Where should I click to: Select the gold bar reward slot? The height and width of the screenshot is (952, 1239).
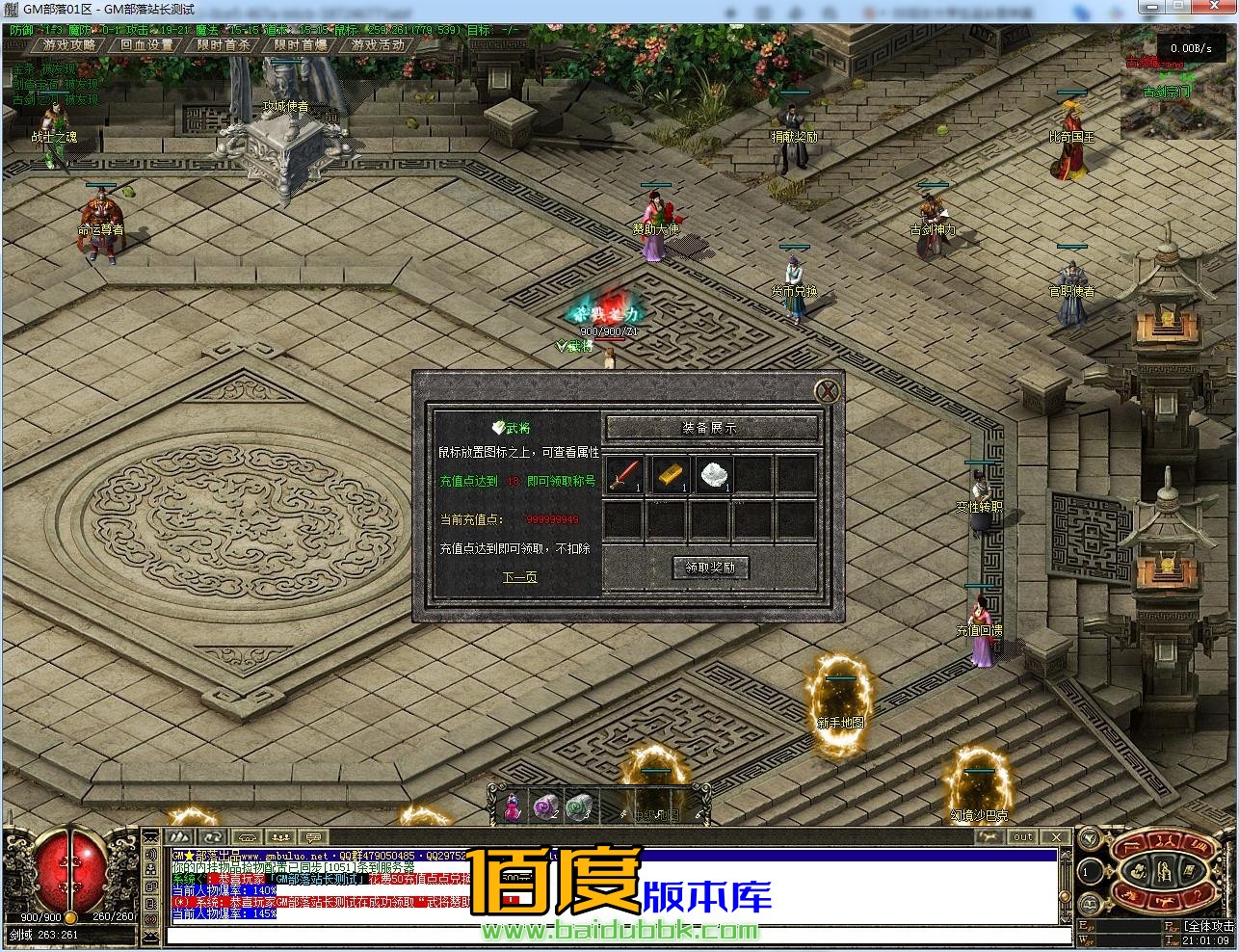pyautogui.click(x=668, y=474)
